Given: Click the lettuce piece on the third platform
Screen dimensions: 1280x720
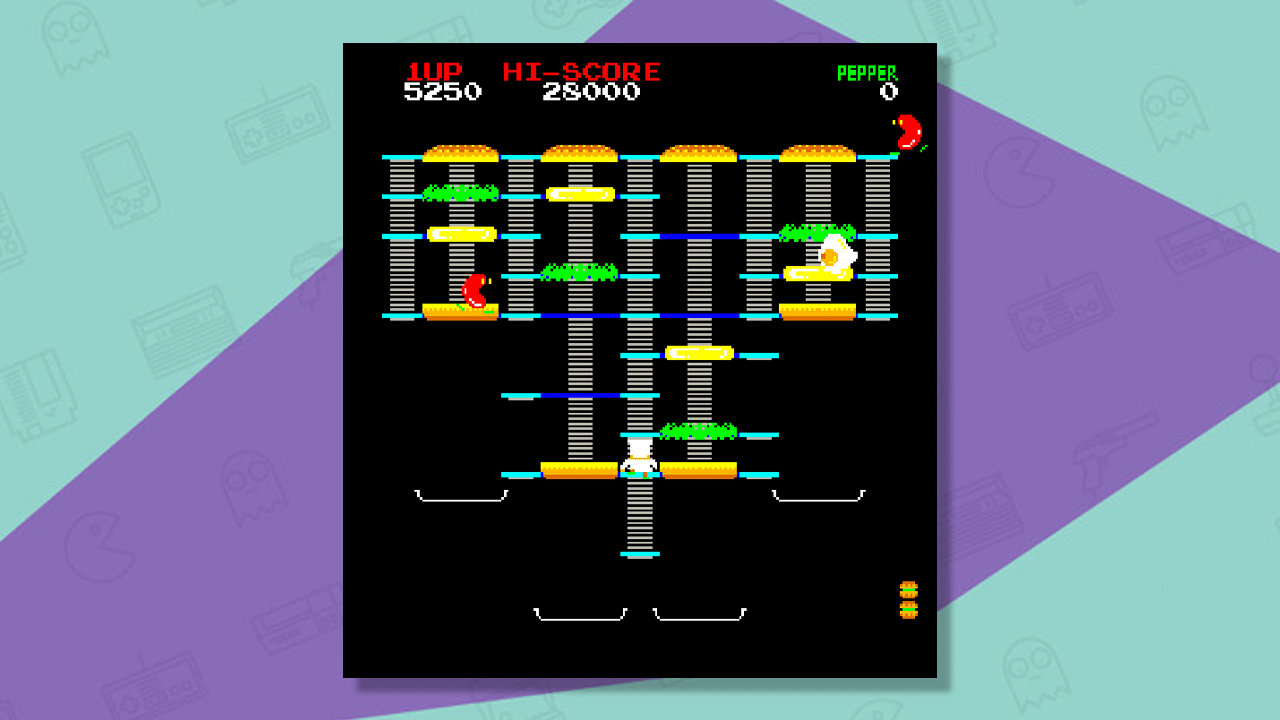Looking at the screenshot, I should tap(577, 273).
